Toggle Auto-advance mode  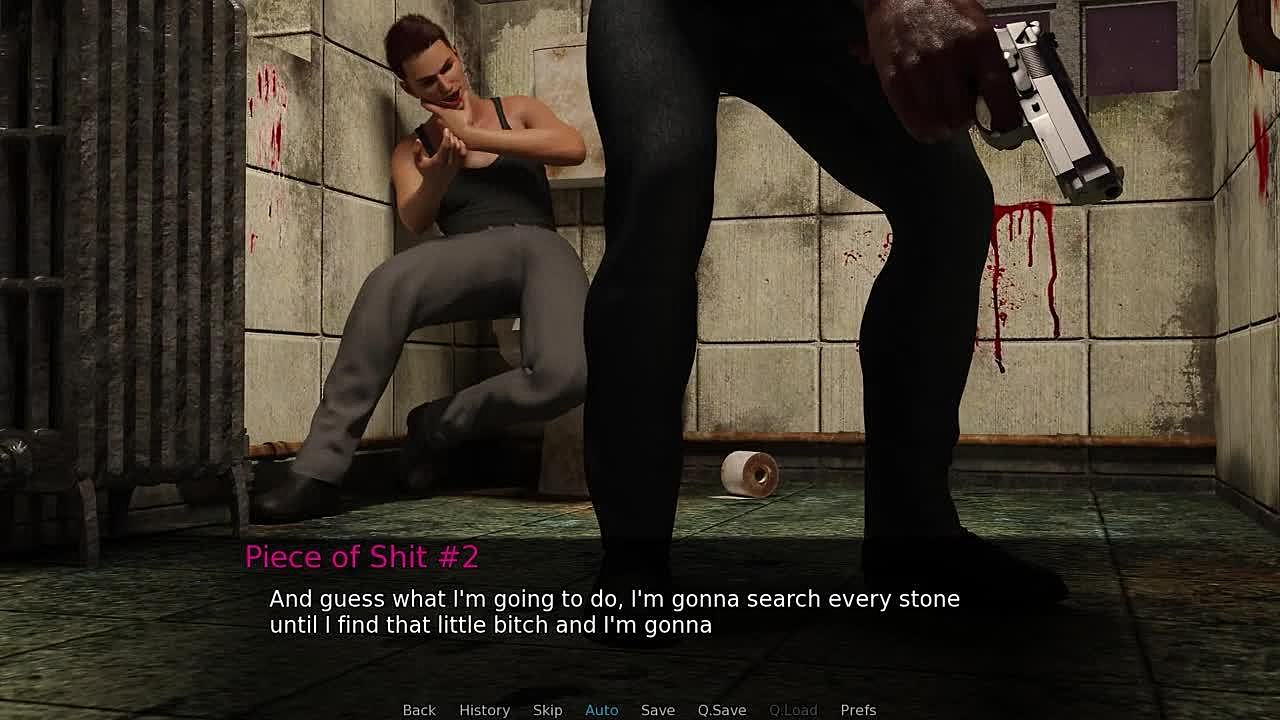601,710
